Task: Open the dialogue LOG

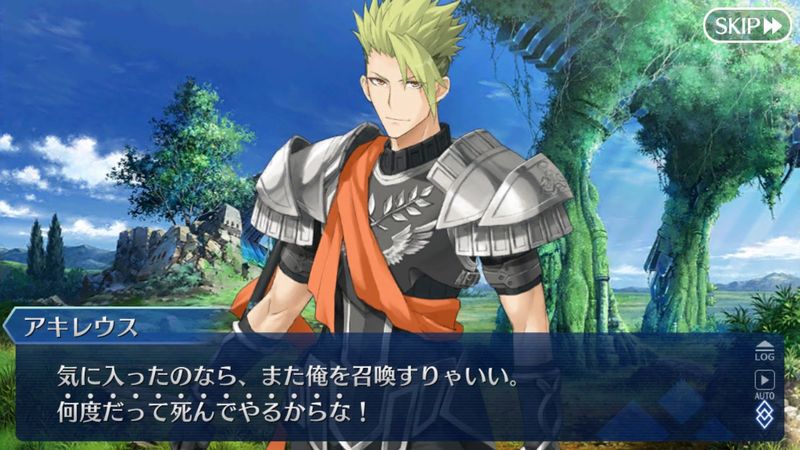Action: pyautogui.click(x=764, y=349)
